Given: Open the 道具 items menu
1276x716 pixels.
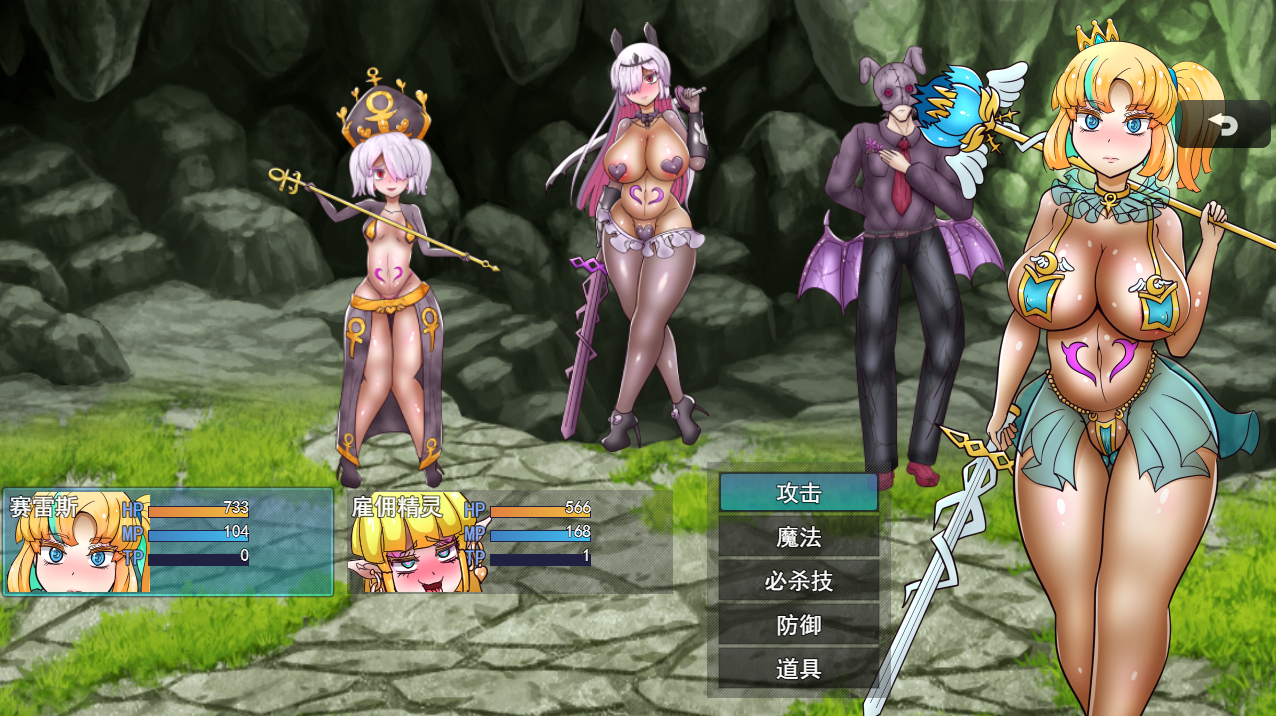Looking at the screenshot, I should pyautogui.click(x=798, y=669).
